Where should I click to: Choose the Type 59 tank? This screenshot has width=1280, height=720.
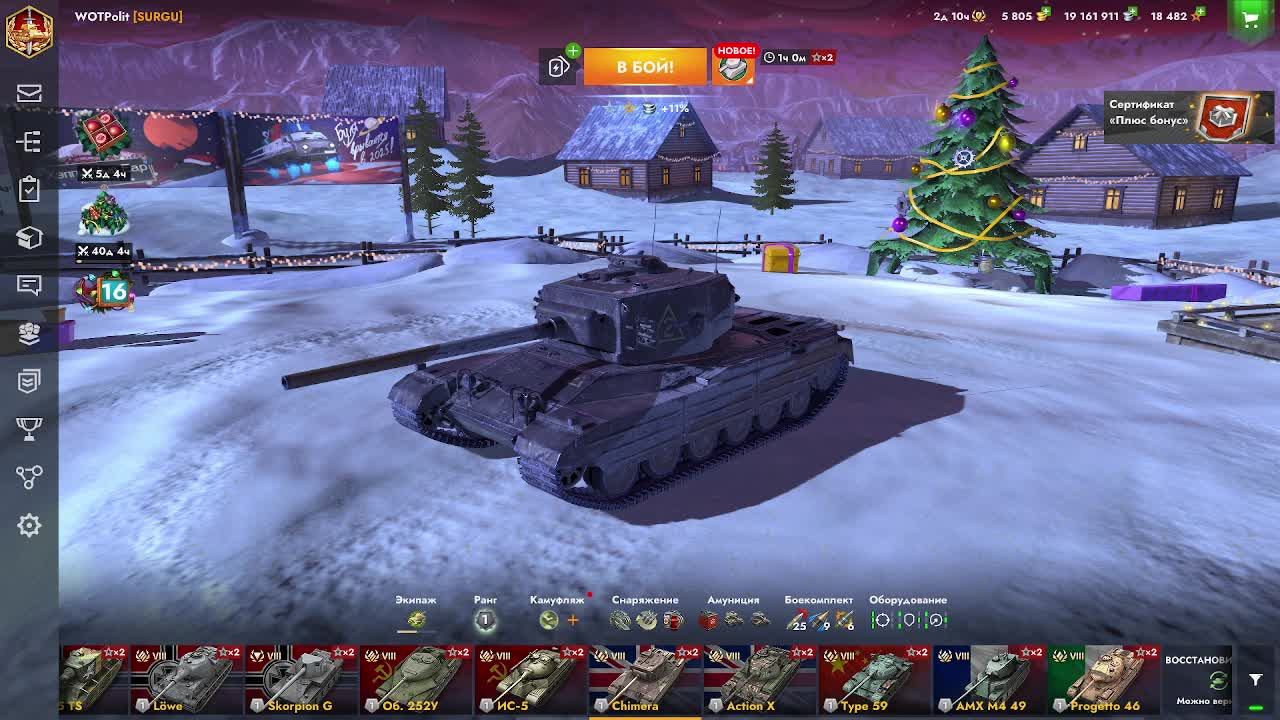[874, 679]
